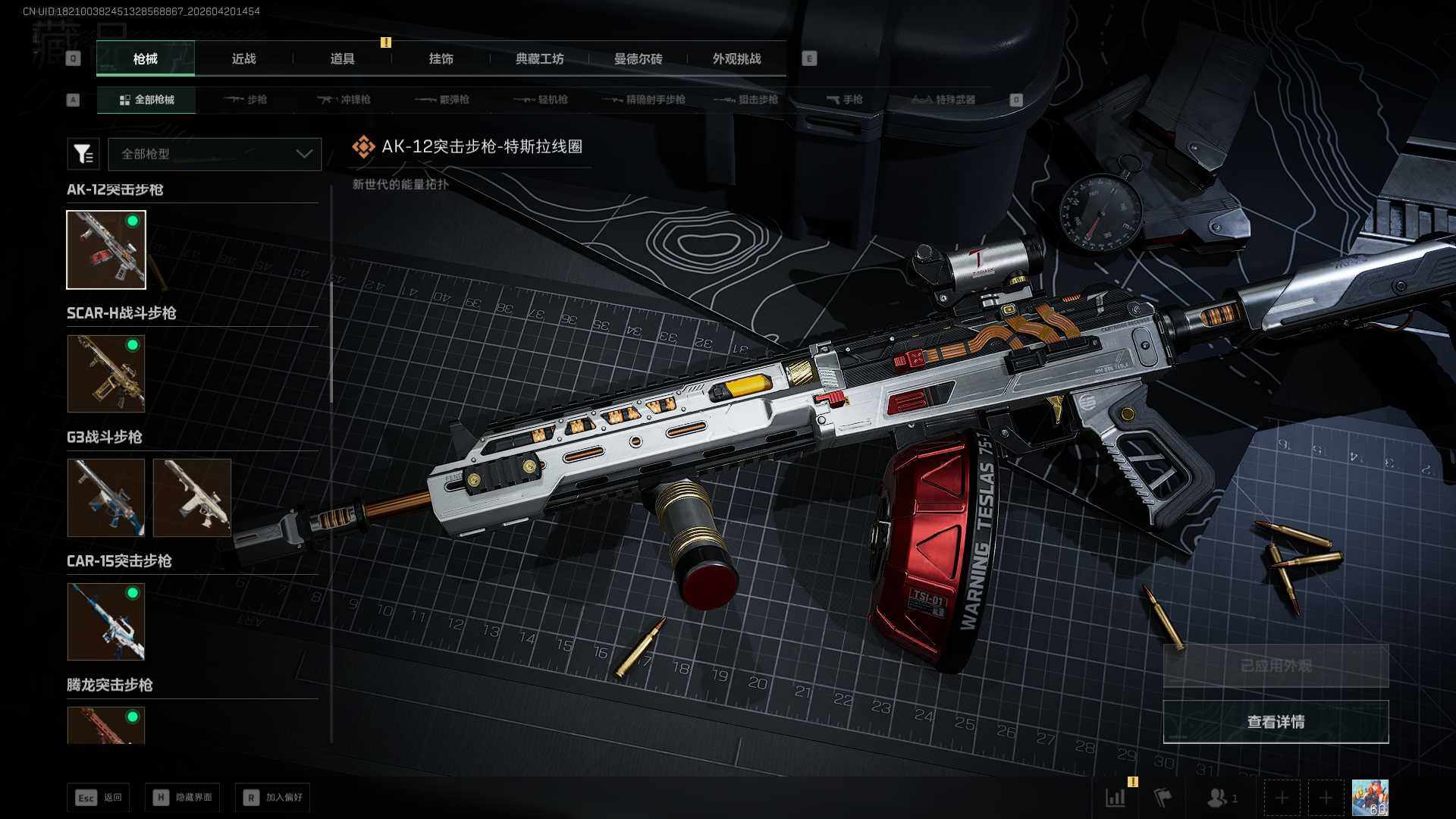Select the AK-12 Tesla coil skin thumbnail
1456x819 pixels.
[106, 249]
